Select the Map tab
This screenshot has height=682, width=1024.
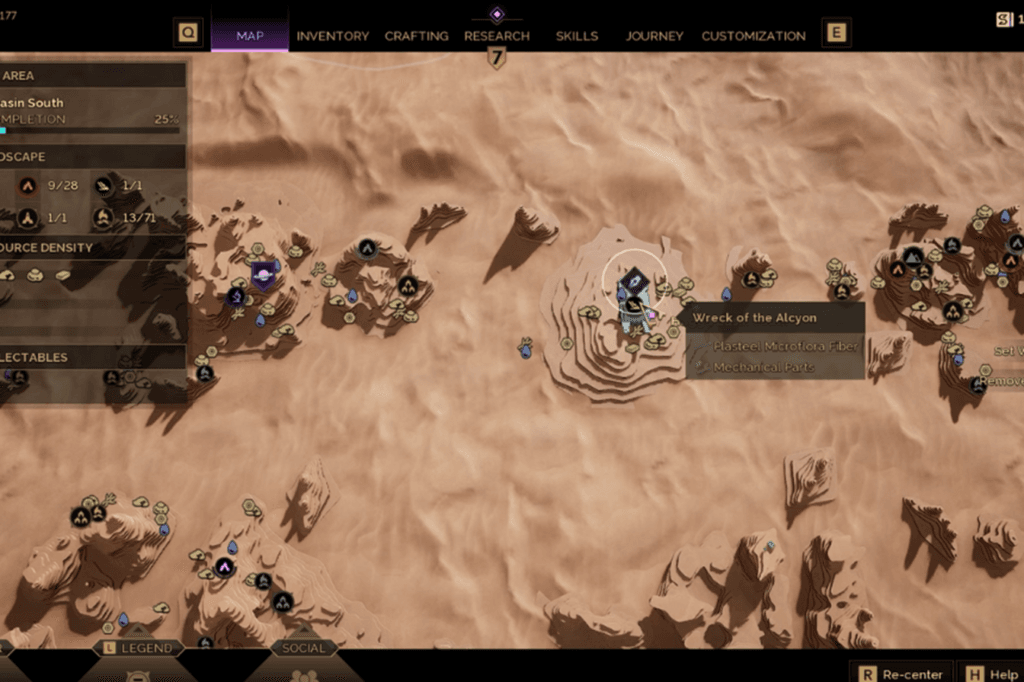click(x=250, y=36)
